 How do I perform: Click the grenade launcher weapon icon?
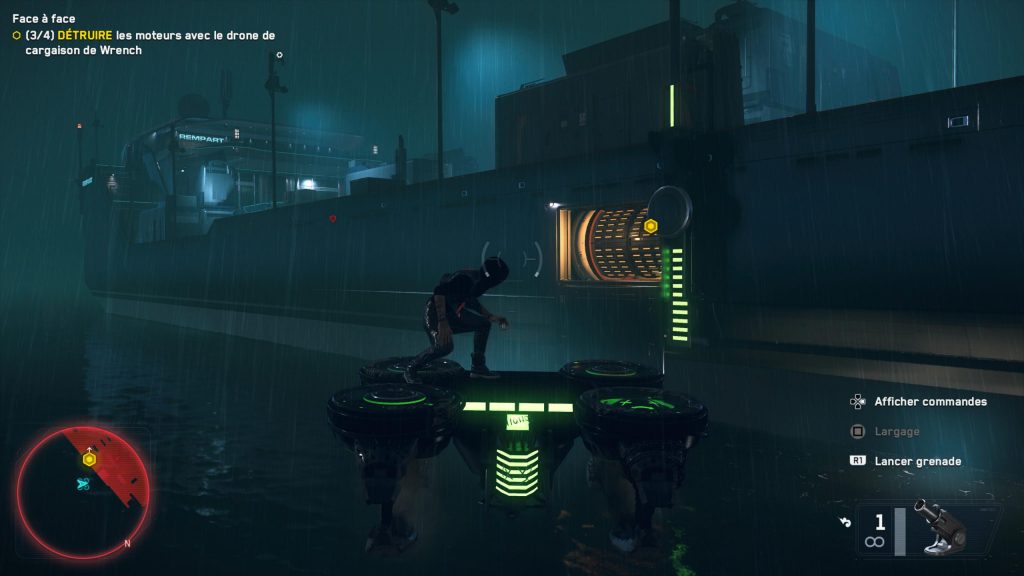(x=942, y=528)
